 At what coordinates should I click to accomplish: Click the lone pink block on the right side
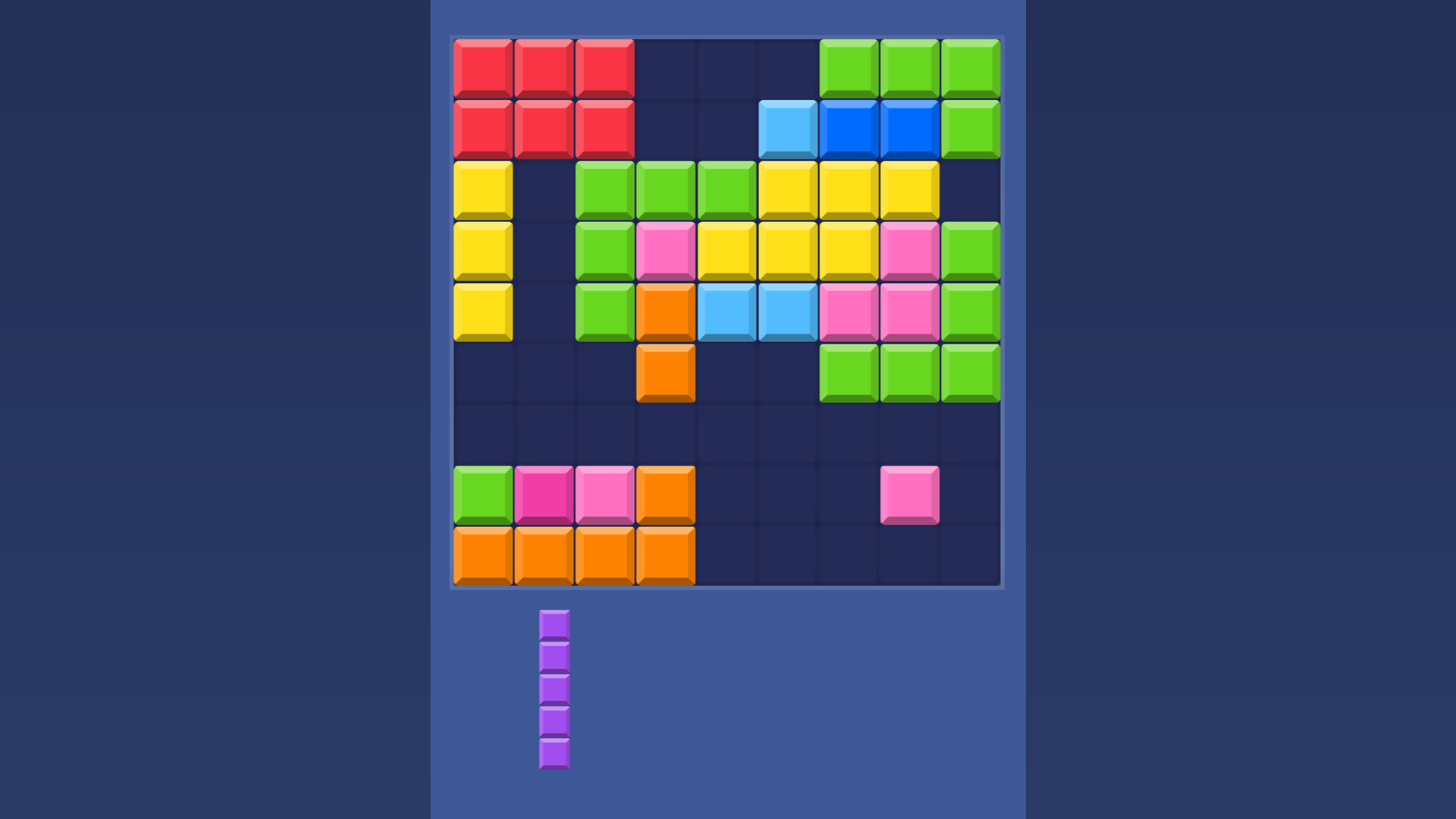click(x=908, y=494)
